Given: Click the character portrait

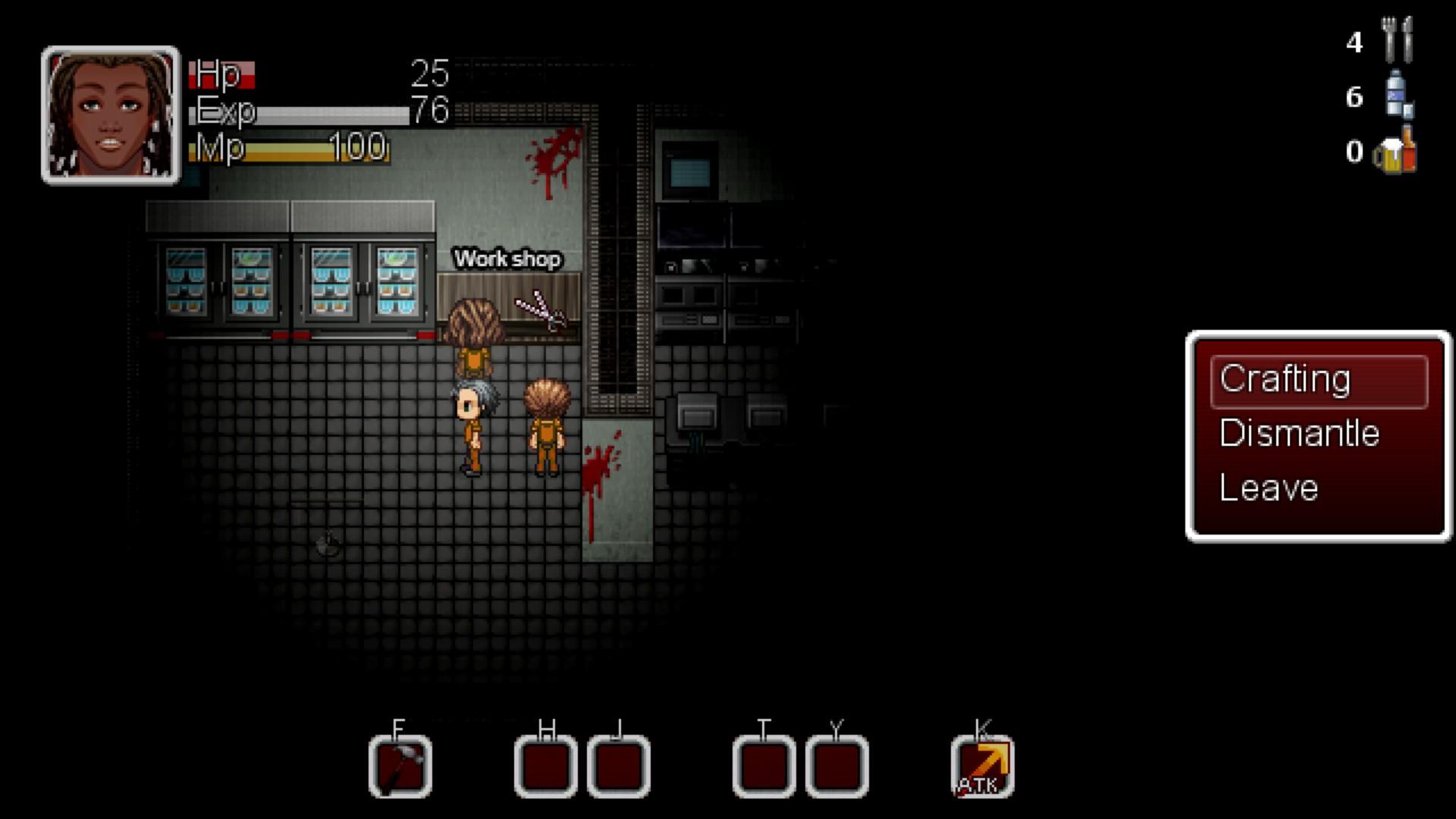Looking at the screenshot, I should (x=111, y=115).
